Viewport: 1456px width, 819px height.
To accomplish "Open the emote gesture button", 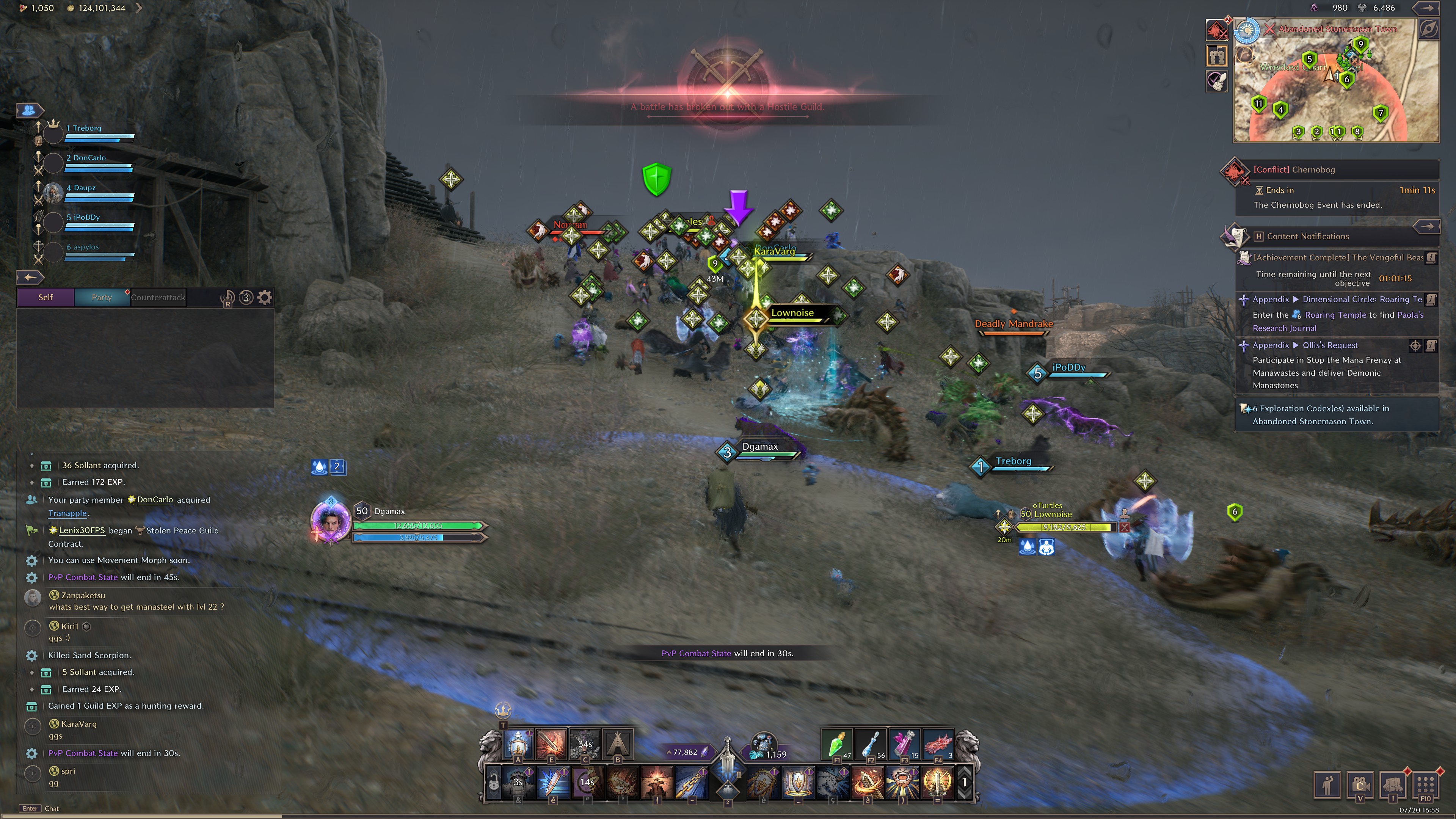I will tap(1327, 784).
